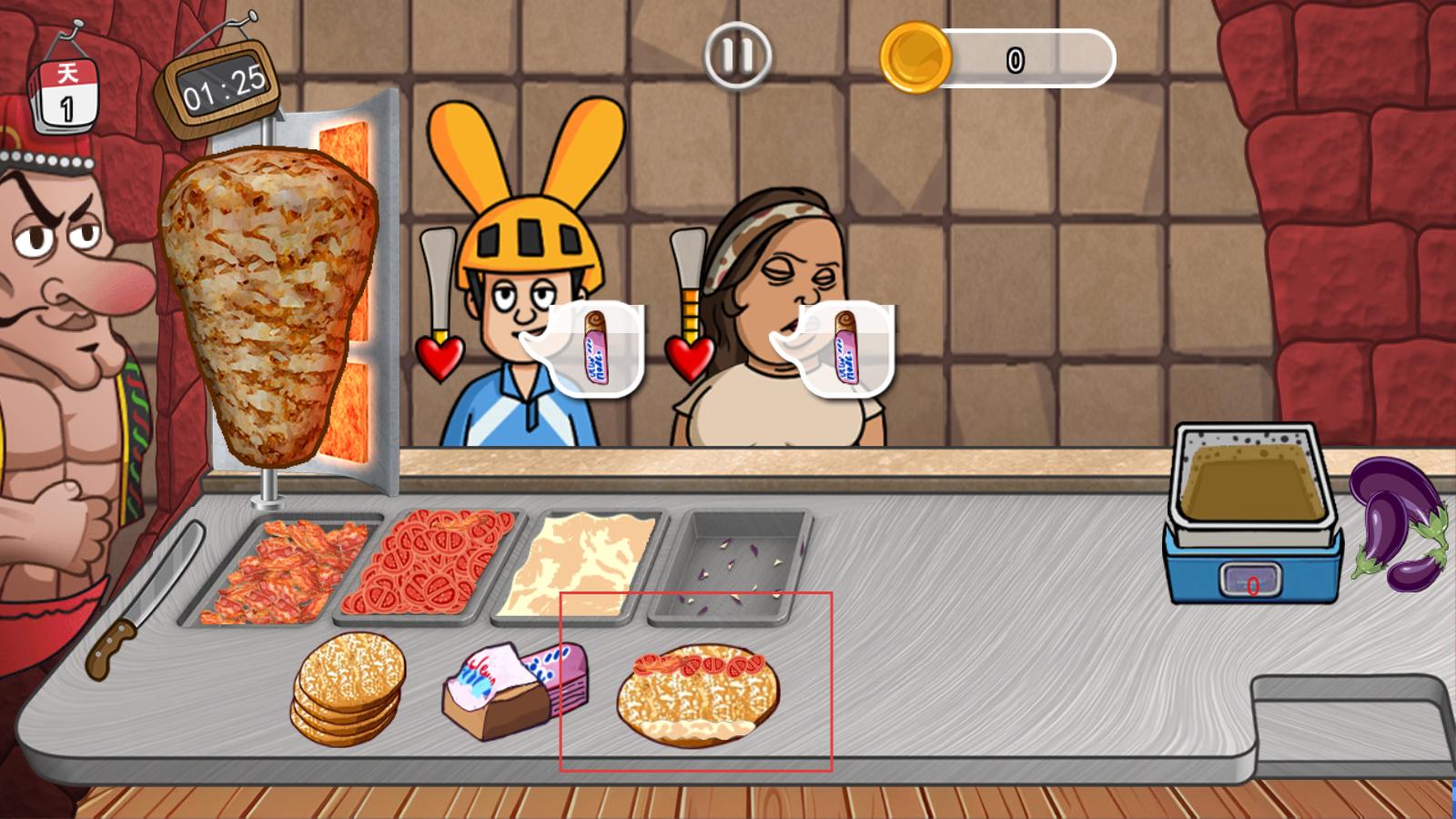Pause the game

[x=738, y=56]
